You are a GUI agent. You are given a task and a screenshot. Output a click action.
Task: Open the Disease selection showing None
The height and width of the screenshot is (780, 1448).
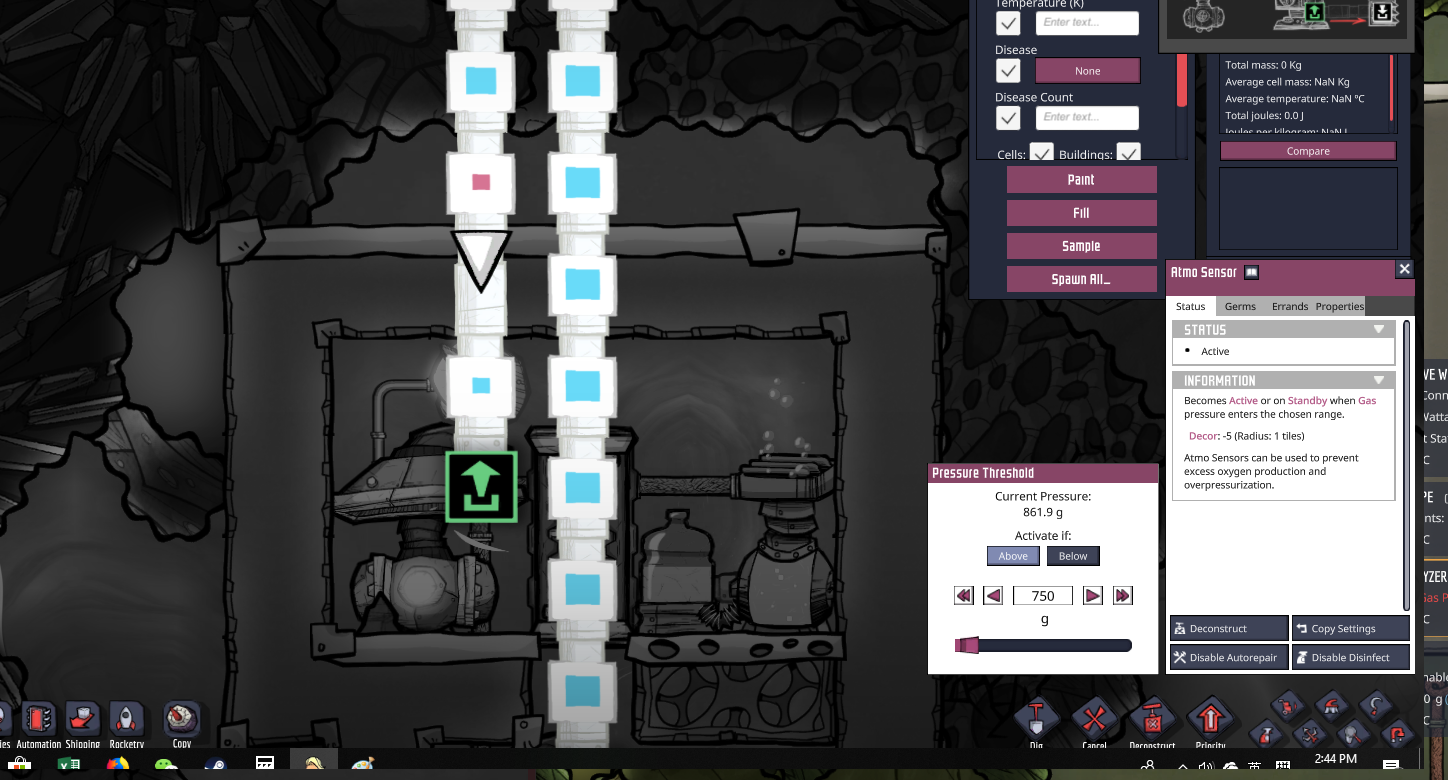pos(1087,70)
